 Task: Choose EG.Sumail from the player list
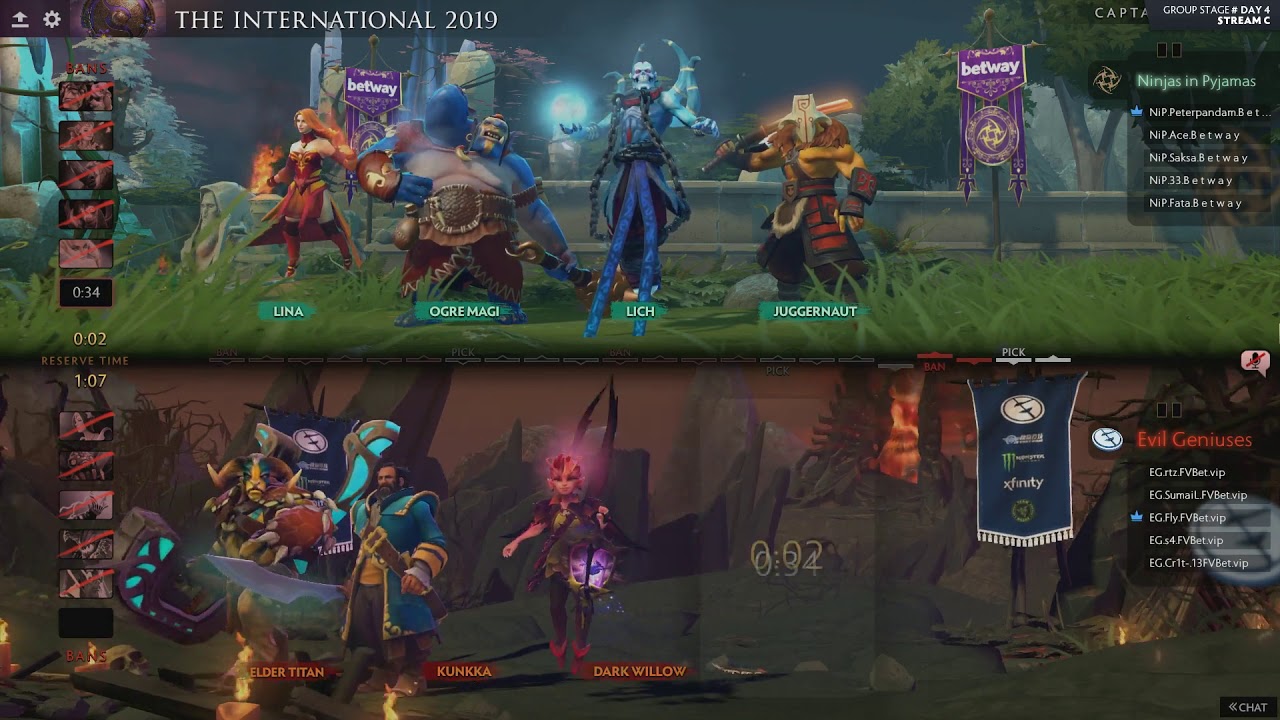point(1198,495)
